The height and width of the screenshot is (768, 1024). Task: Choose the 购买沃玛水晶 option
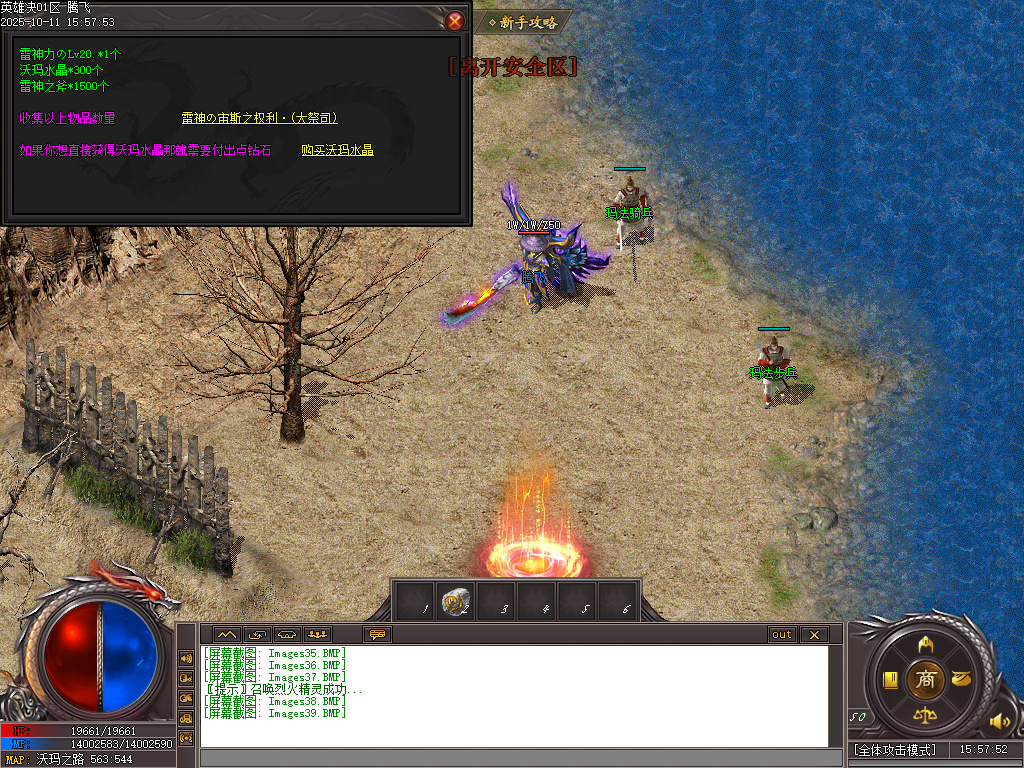pos(337,150)
